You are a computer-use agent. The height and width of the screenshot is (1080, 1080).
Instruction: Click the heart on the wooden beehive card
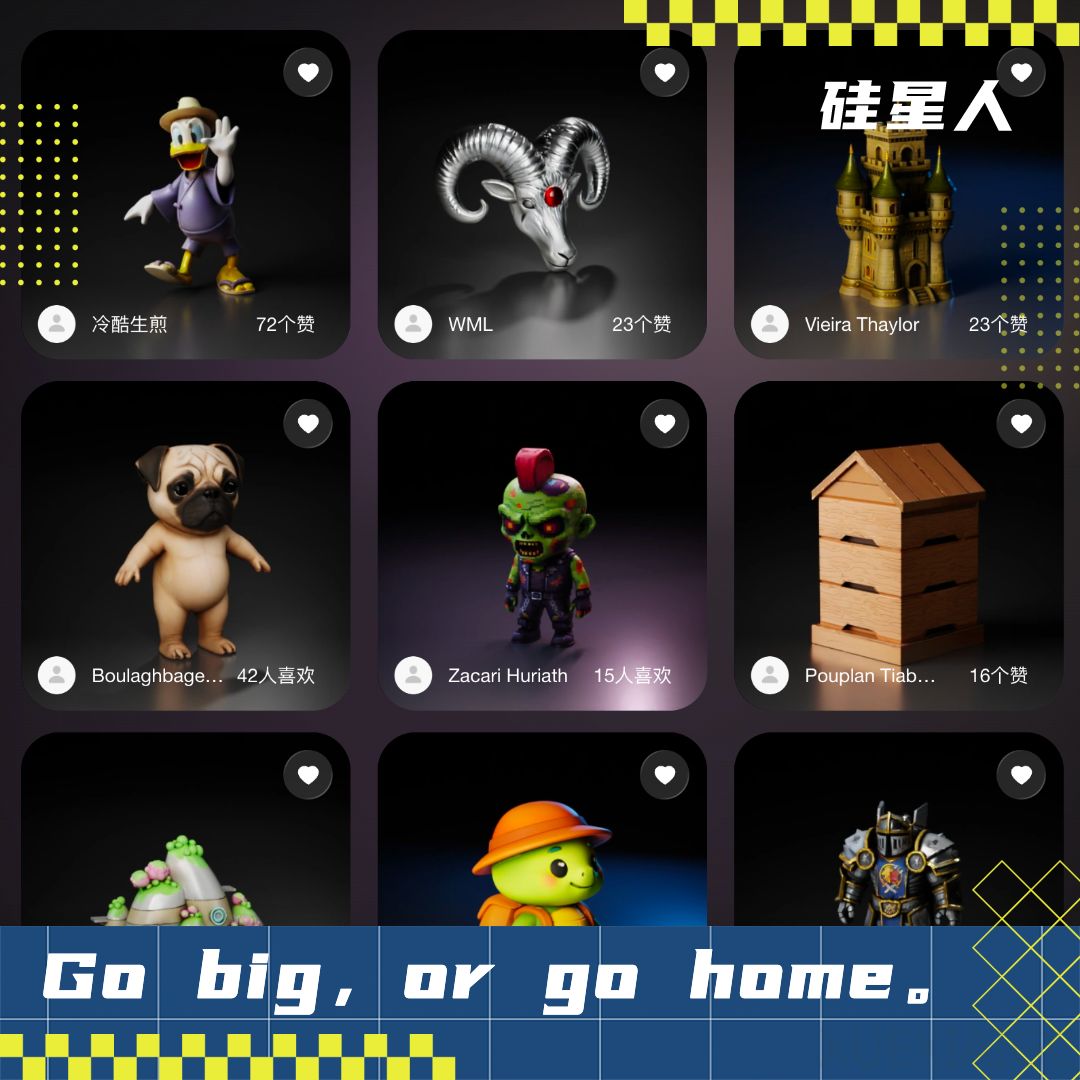tap(1021, 424)
